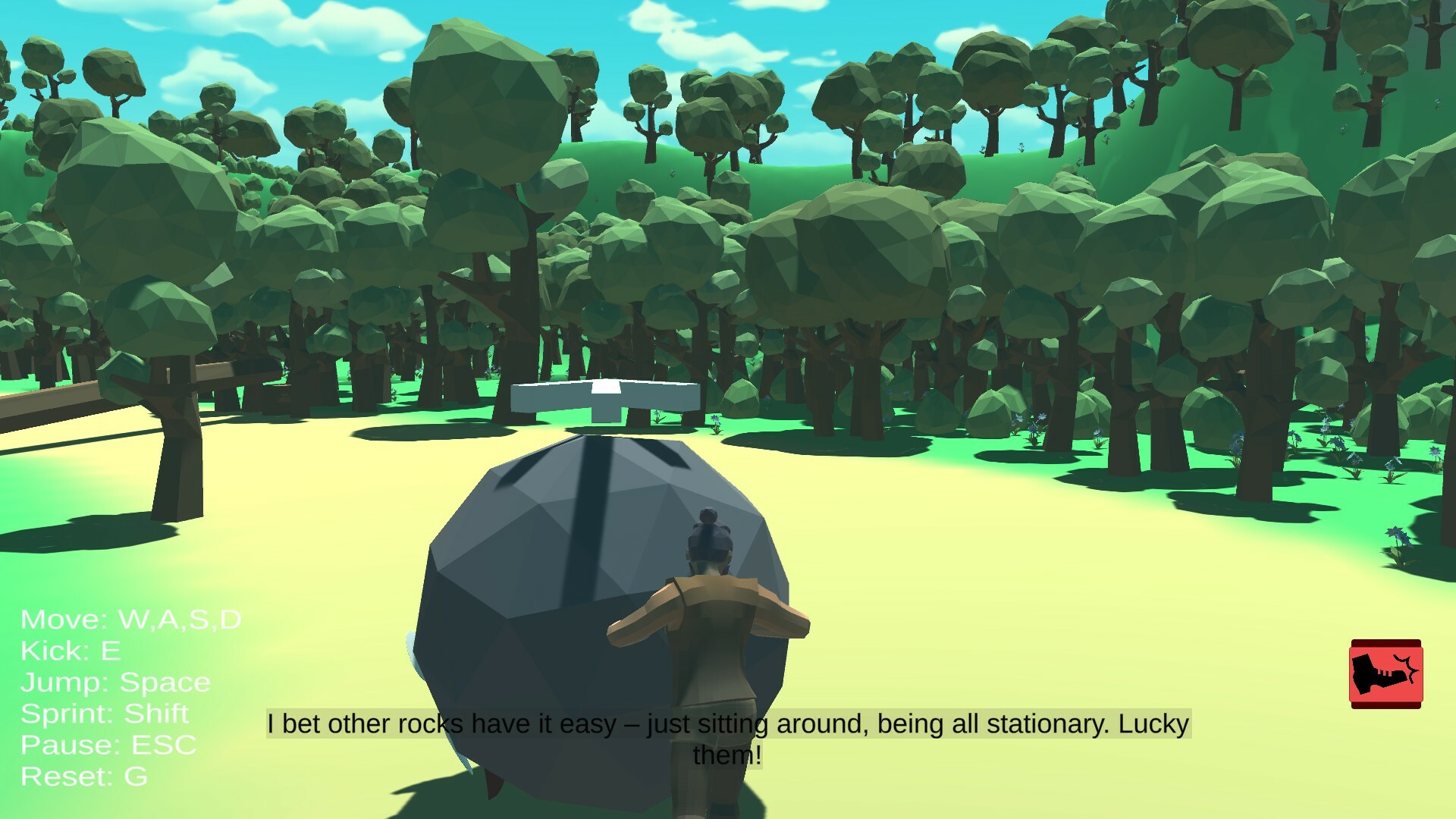Activate the red kick boot ability icon
Screen dimensions: 1456x819
coord(1385,674)
